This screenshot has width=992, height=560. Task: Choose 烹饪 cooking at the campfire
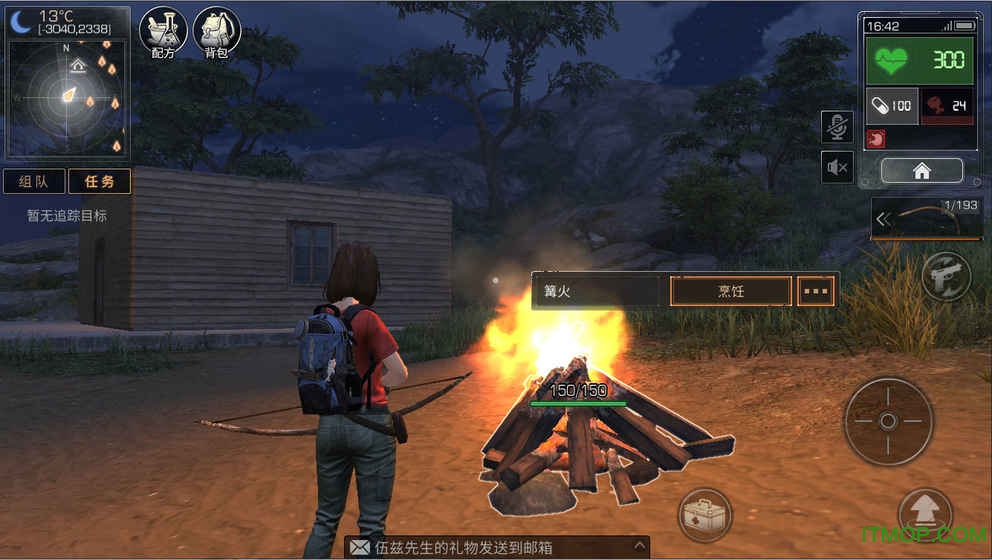[731, 291]
